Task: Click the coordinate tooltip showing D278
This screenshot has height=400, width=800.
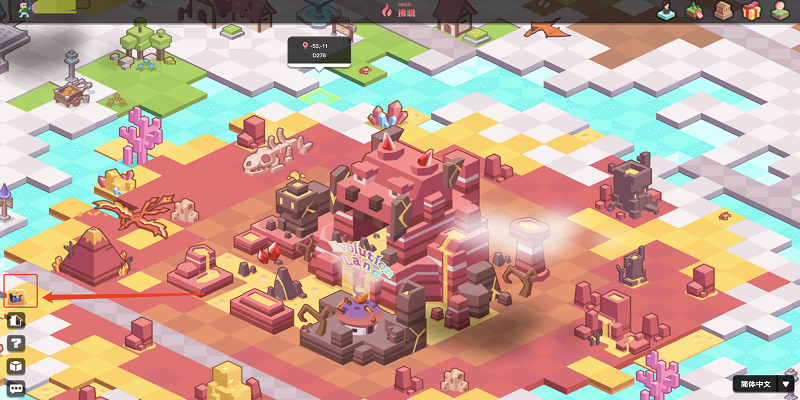Action: click(318, 50)
